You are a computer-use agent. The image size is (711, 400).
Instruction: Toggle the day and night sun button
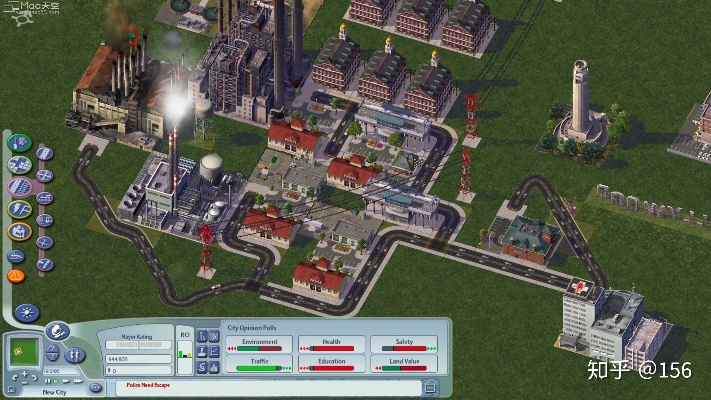point(26,312)
